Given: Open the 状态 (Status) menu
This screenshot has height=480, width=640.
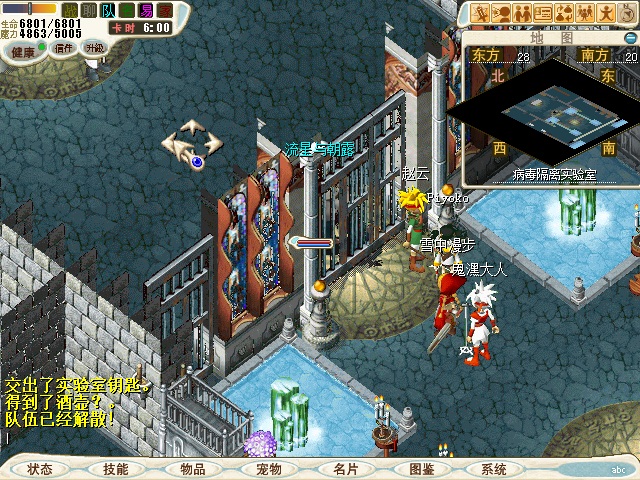Looking at the screenshot, I should 41,468.
